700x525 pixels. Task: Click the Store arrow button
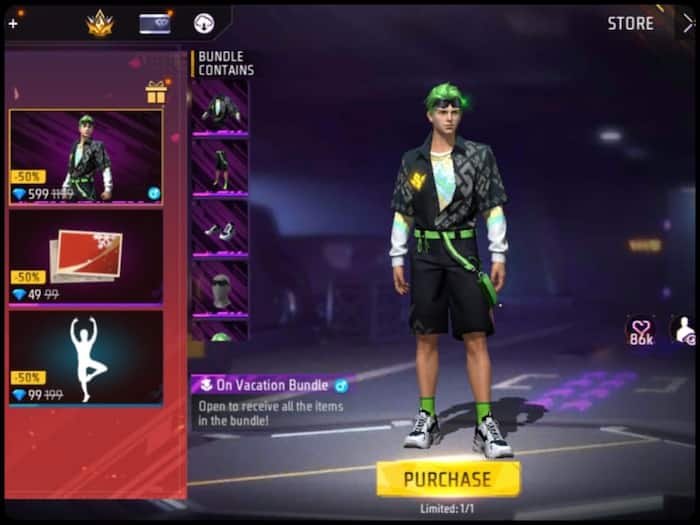click(687, 23)
